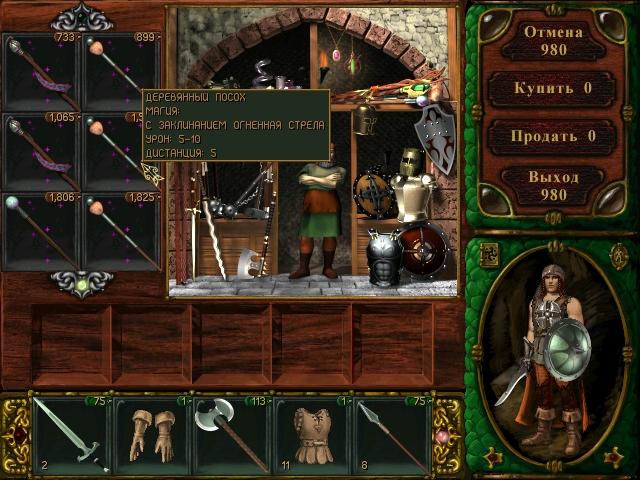
Task: Click the Продать (sell) button
Action: [553, 136]
